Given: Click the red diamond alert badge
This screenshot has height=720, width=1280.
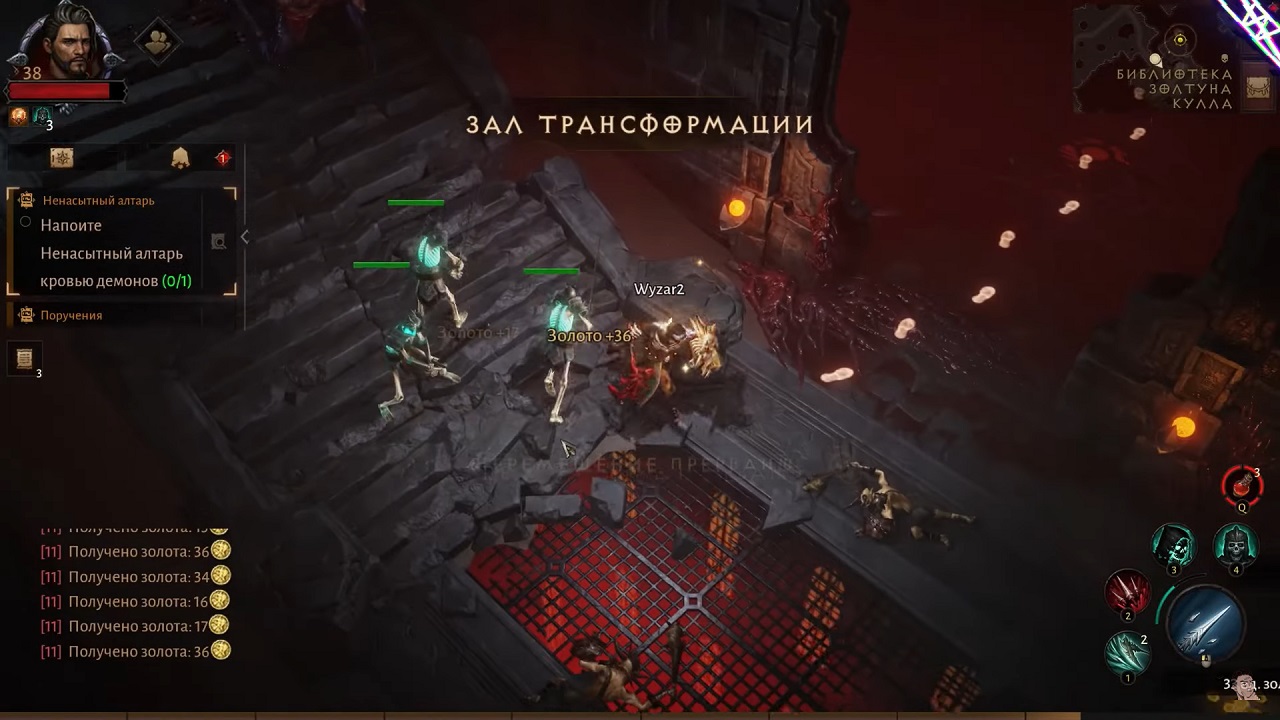Looking at the screenshot, I should pyautogui.click(x=222, y=158).
